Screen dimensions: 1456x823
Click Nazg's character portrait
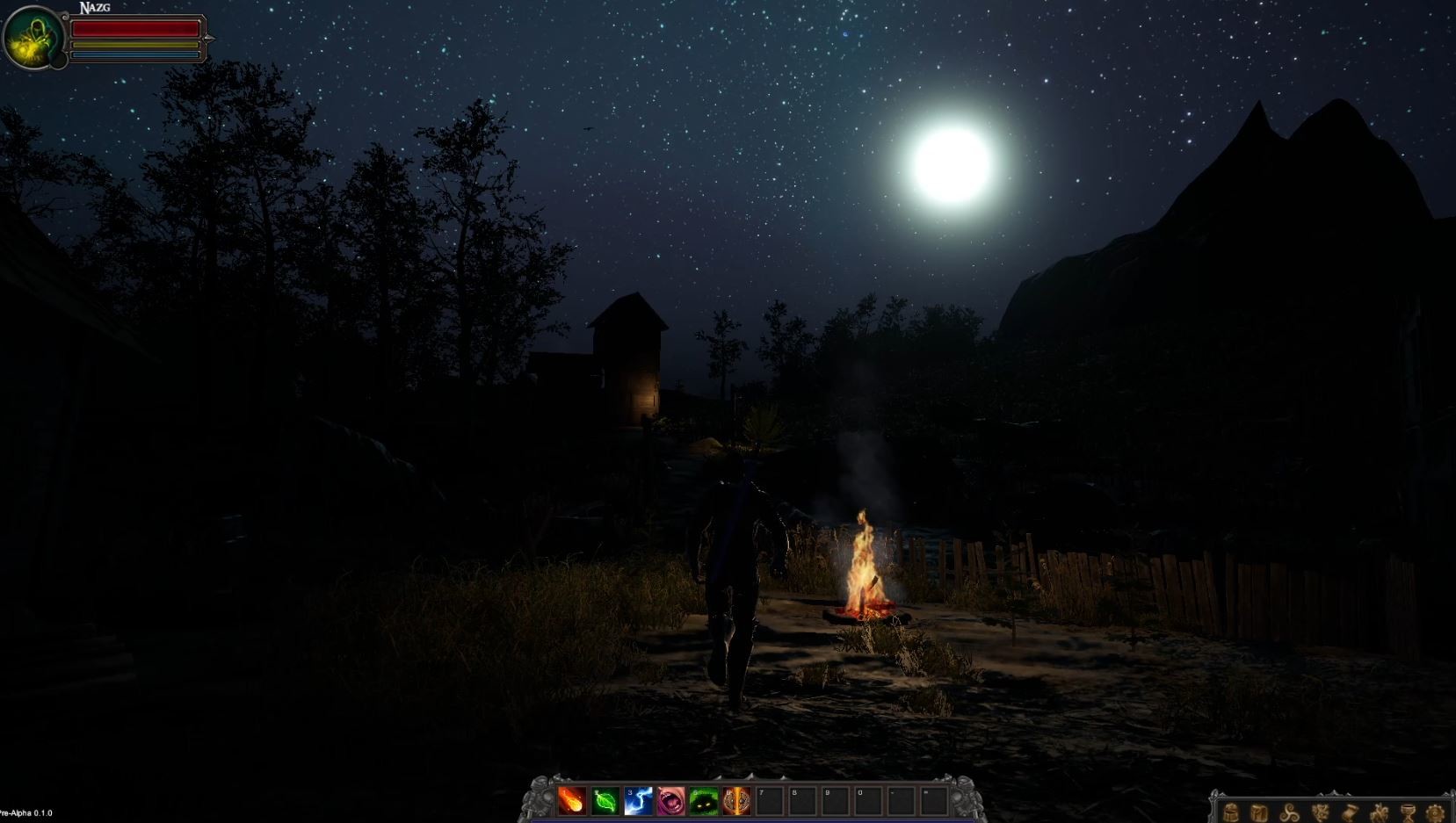pos(33,37)
